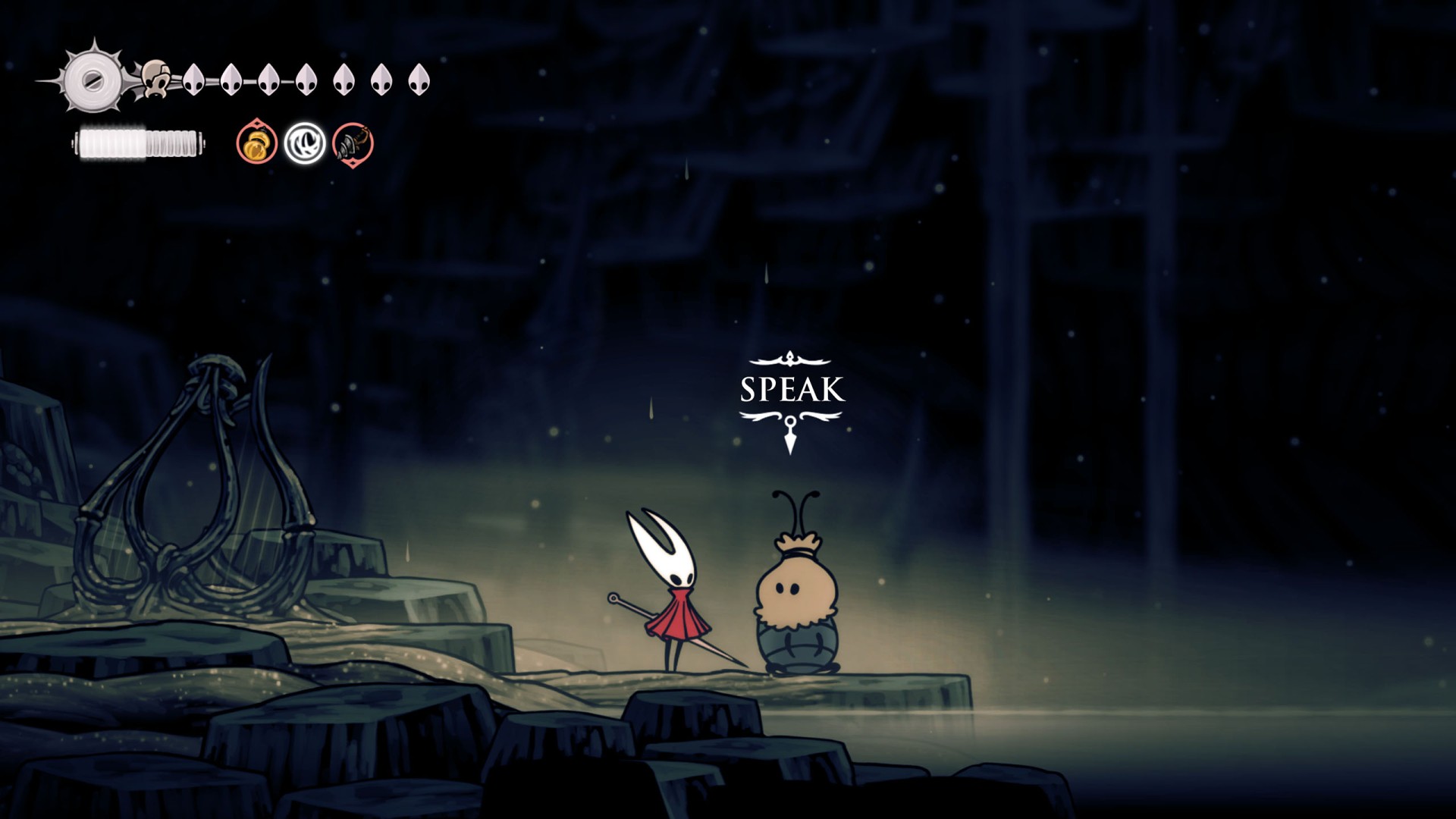Choose the drill tool icon

pos(353,143)
